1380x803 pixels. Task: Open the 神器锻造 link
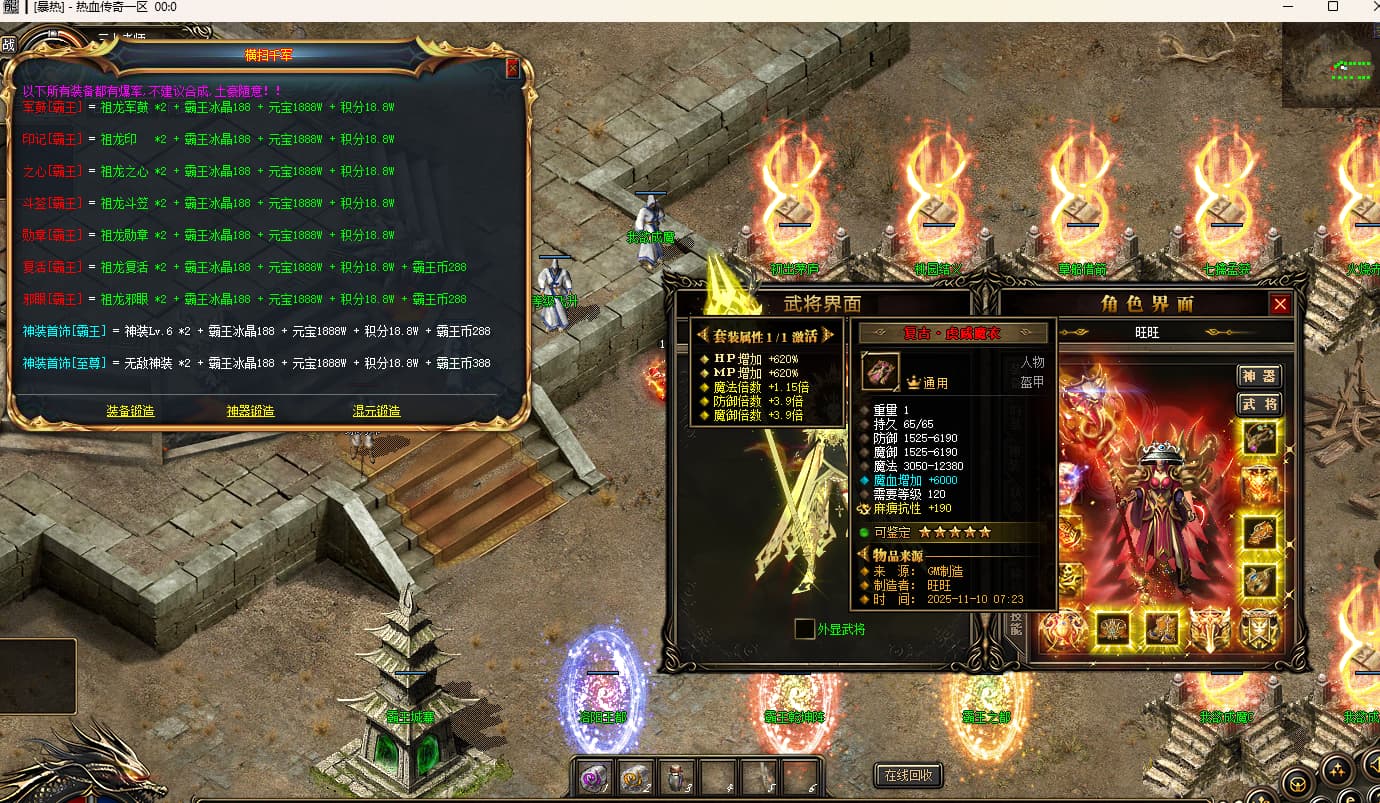(250, 411)
